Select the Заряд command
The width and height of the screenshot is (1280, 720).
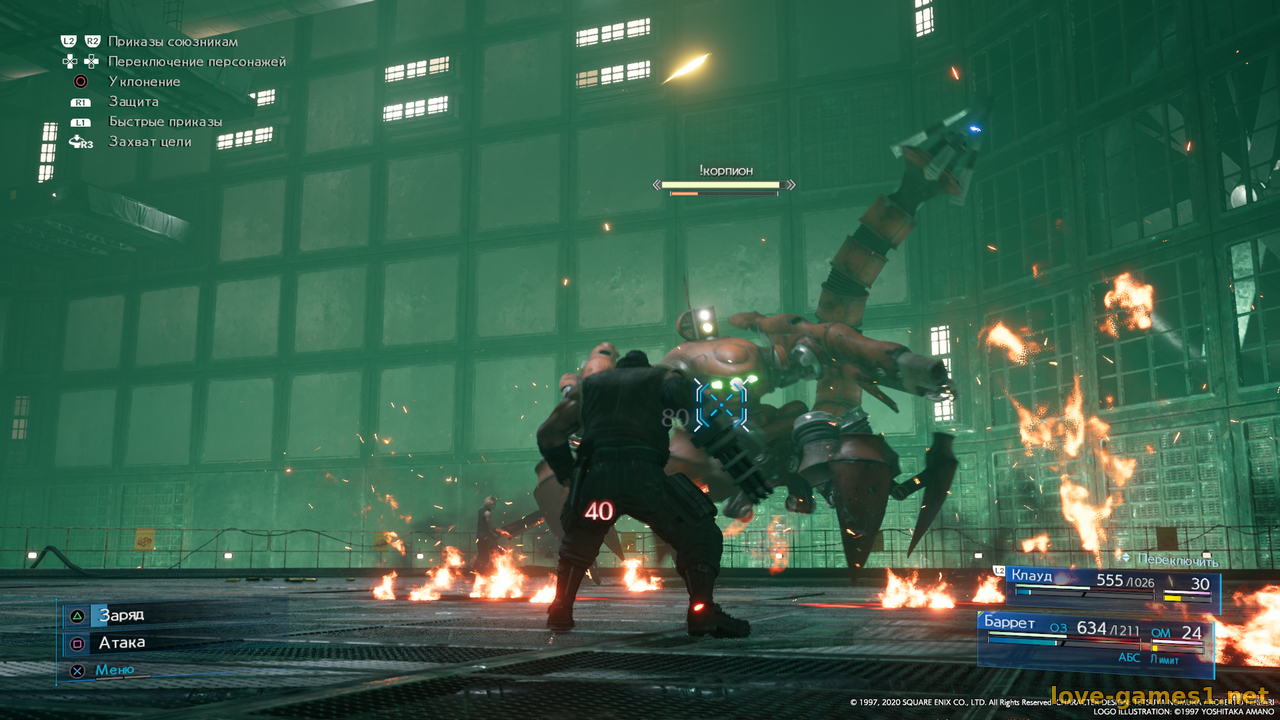tap(120, 615)
